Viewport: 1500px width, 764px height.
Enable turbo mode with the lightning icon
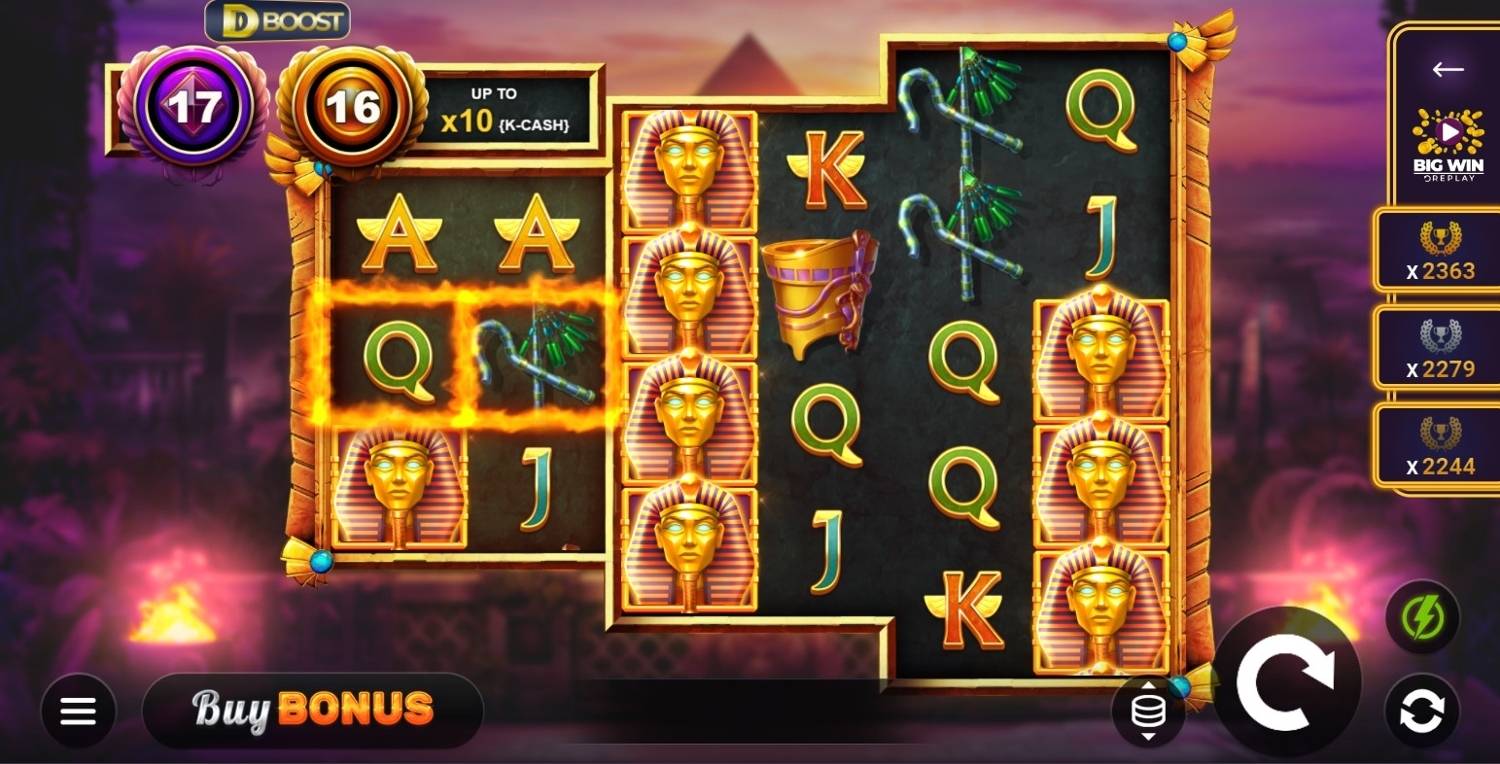point(1424,620)
